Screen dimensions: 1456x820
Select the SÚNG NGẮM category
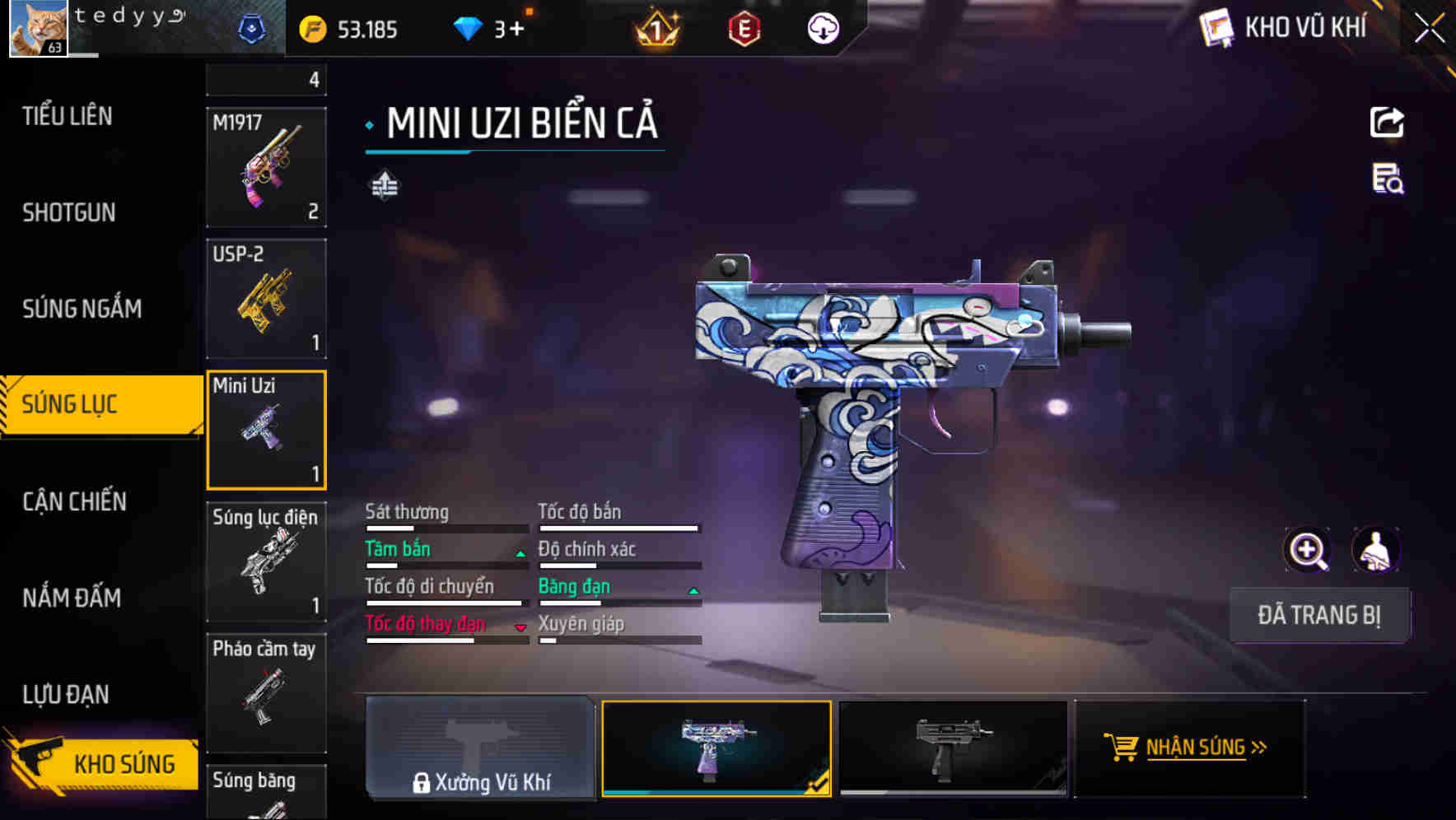click(82, 309)
